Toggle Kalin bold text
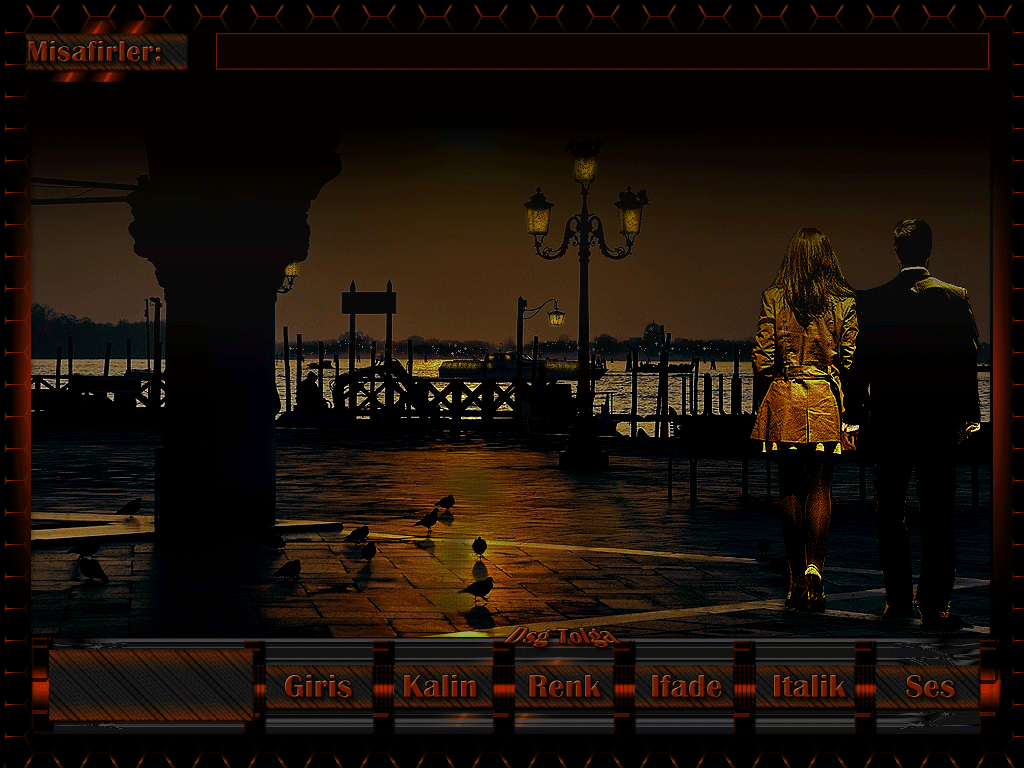1024x768 pixels. point(439,686)
